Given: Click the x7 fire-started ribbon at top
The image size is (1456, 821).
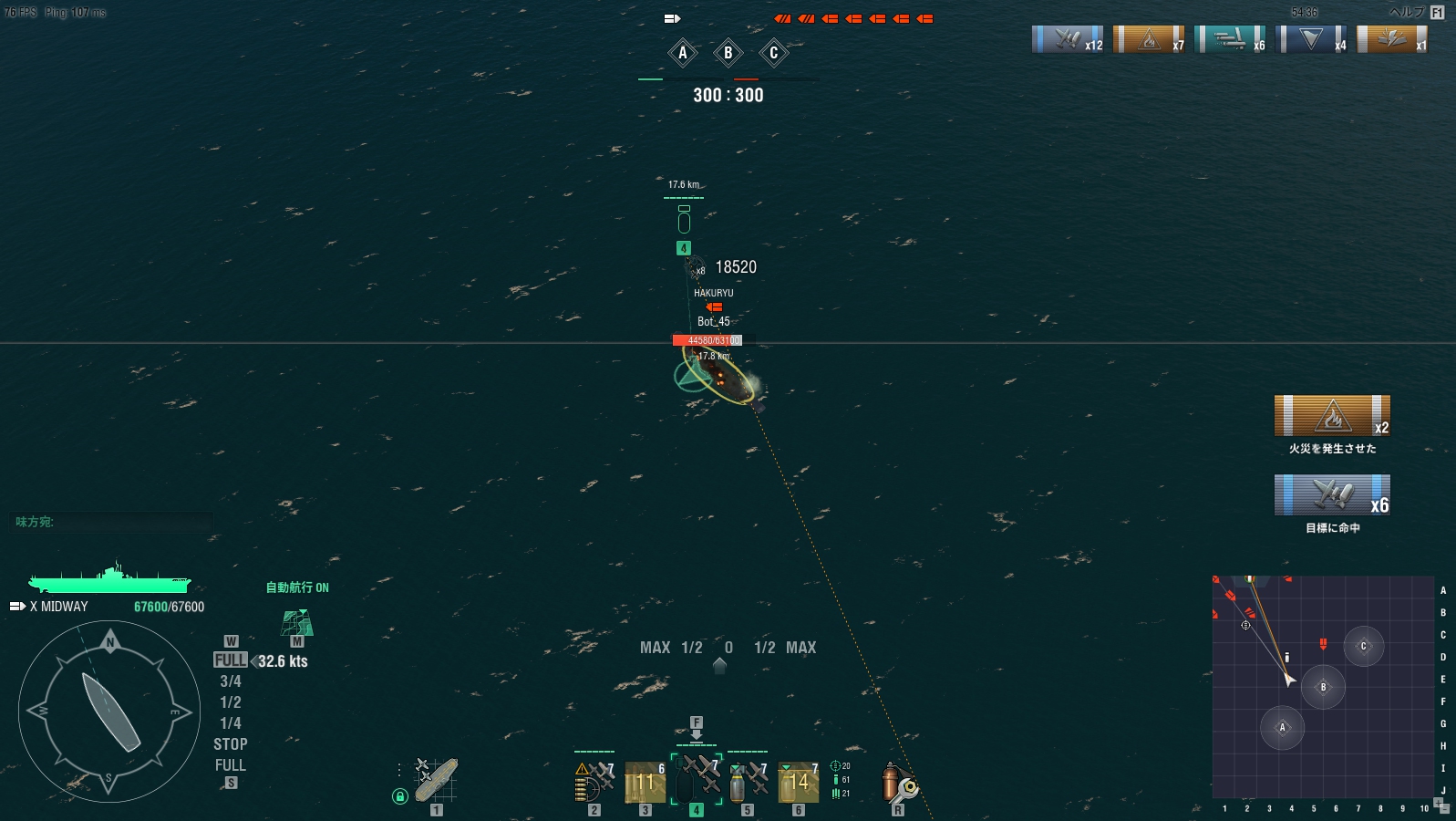Looking at the screenshot, I should pos(1149,40).
